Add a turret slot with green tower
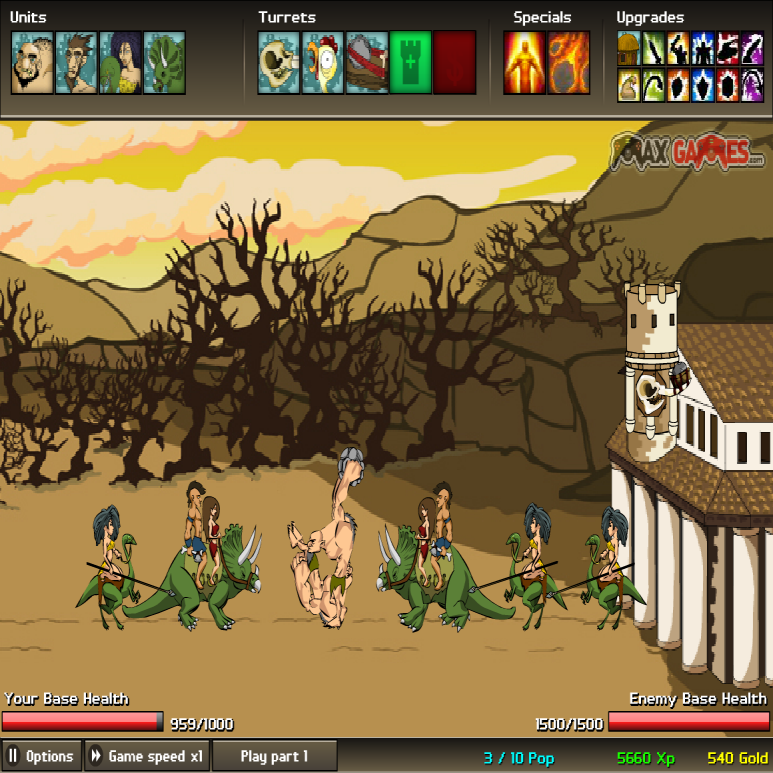Viewport: 773px width, 773px height. (411, 62)
